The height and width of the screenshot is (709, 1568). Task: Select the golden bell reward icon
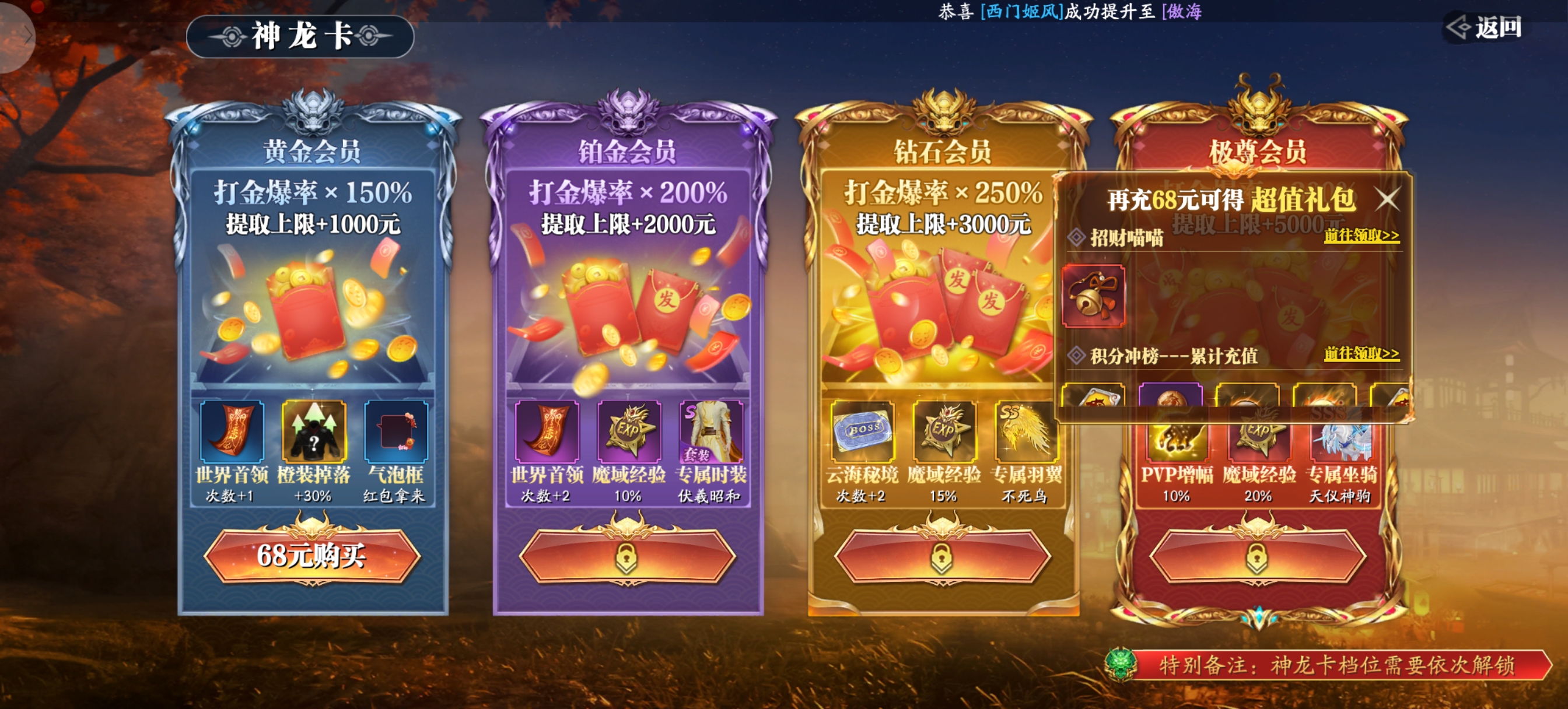tap(1093, 296)
